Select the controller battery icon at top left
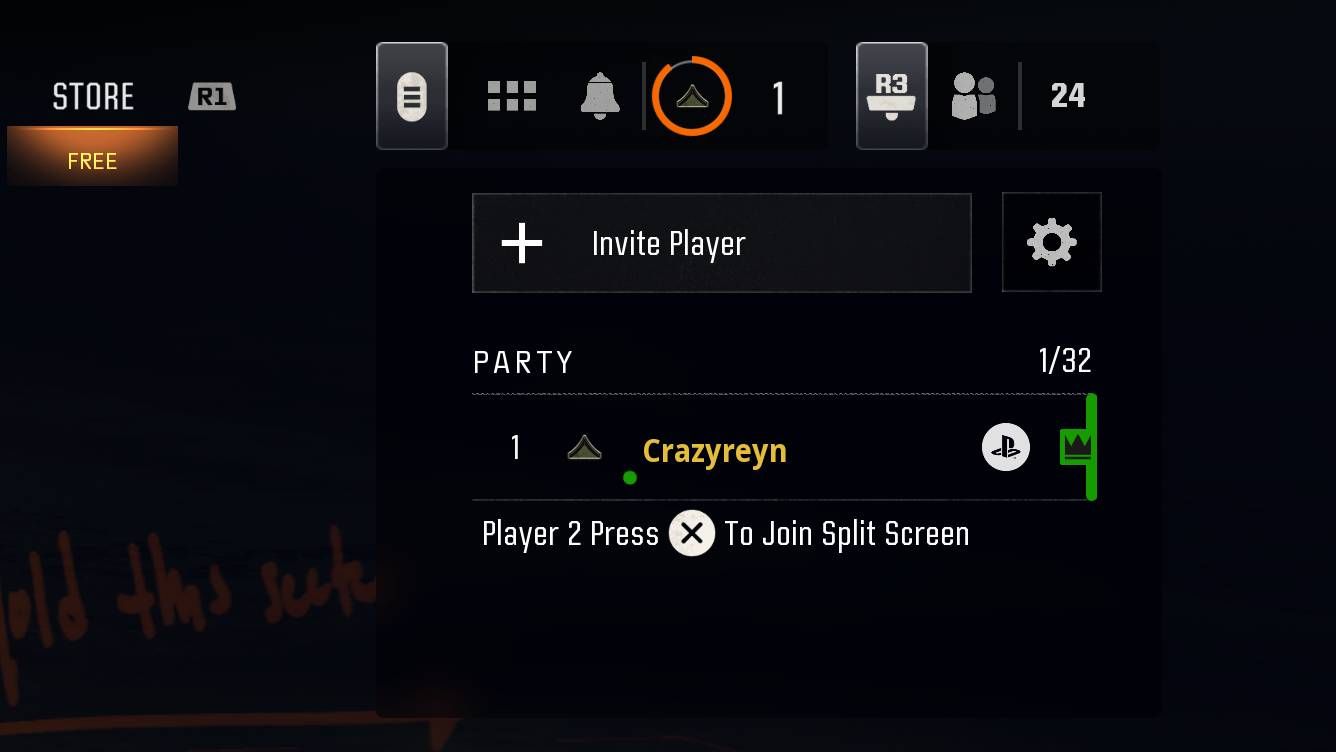This screenshot has height=752, width=1336. tap(412, 95)
